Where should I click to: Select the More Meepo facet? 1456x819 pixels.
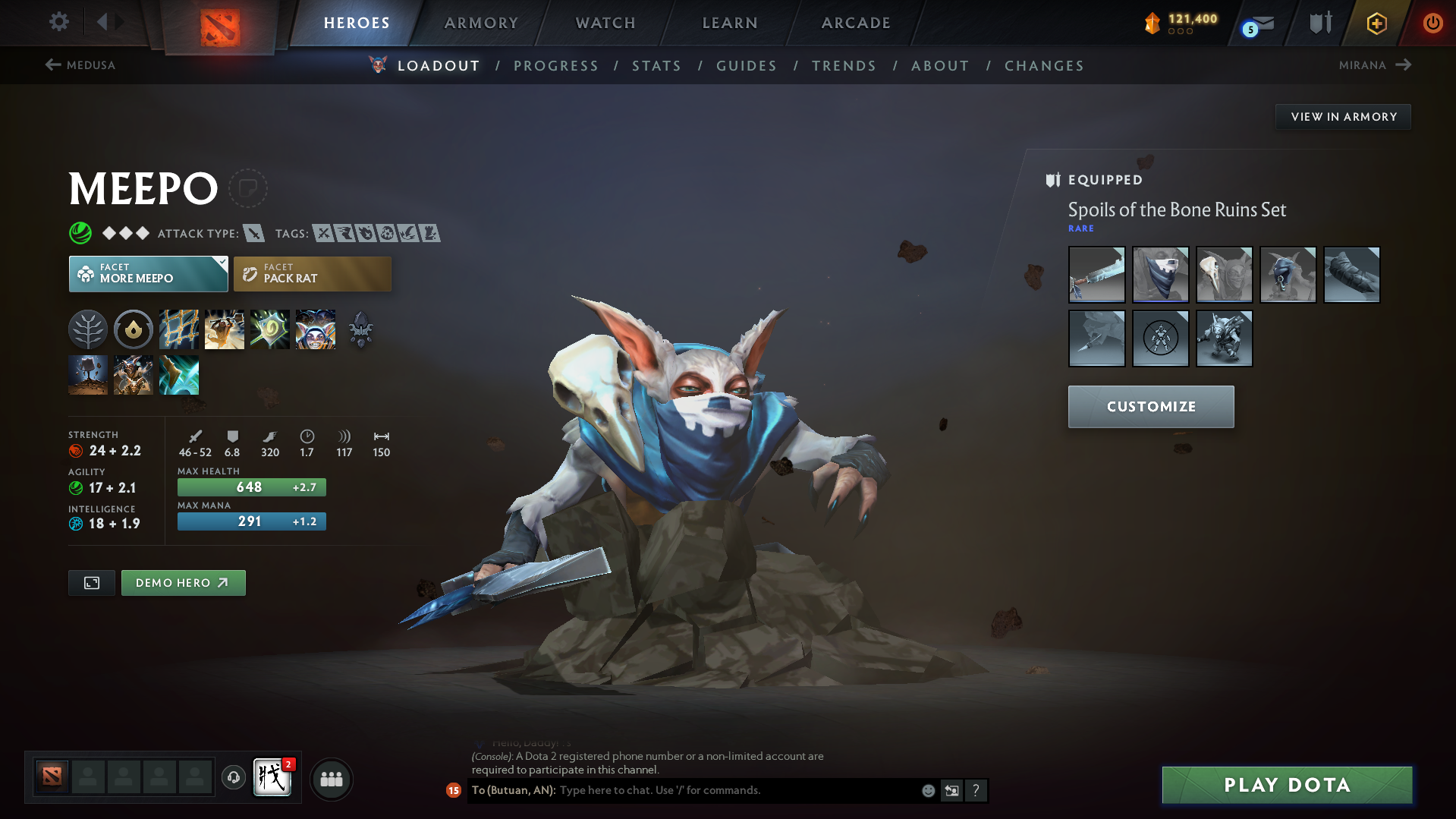(148, 273)
